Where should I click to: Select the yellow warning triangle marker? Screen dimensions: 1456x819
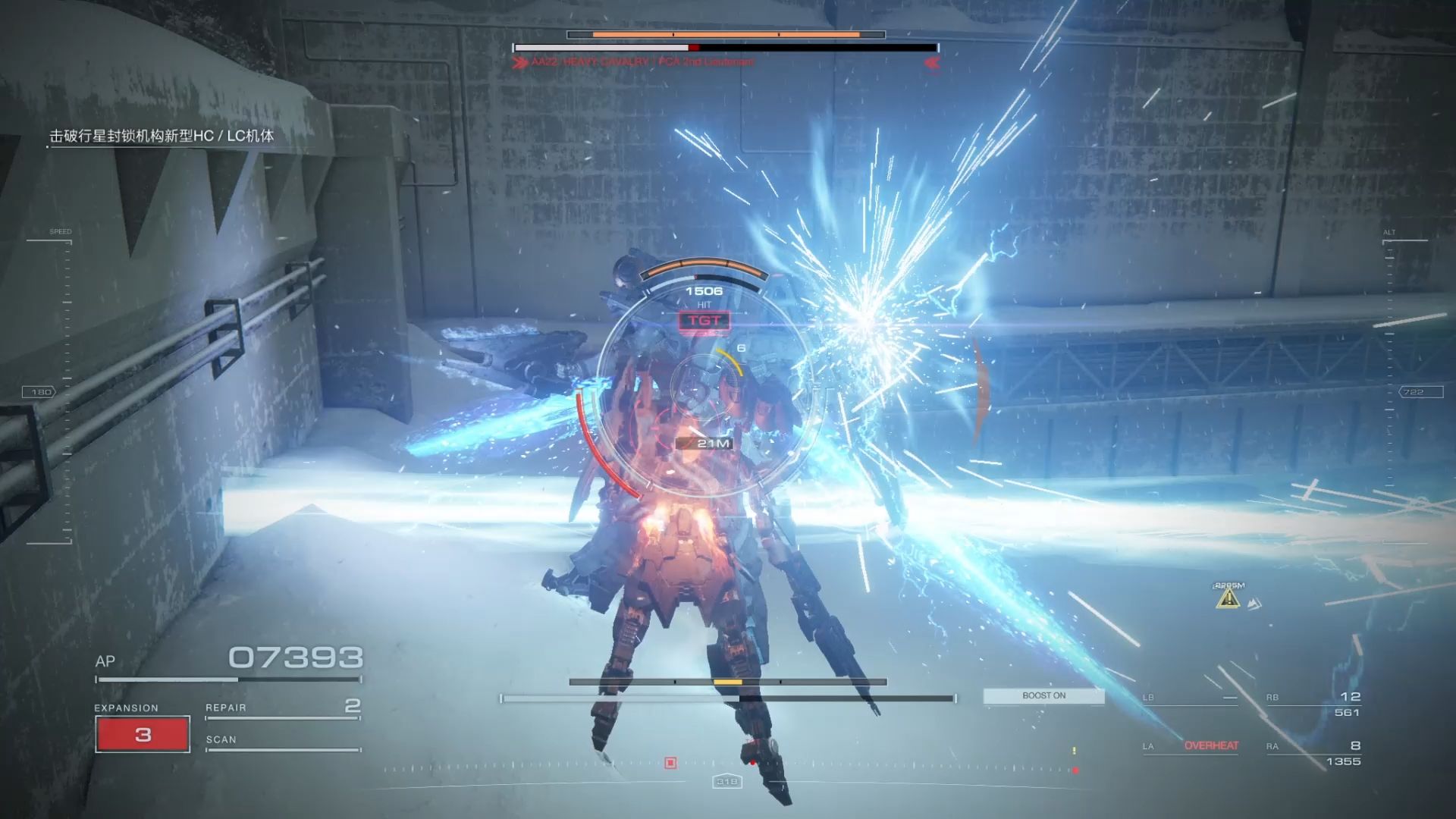(x=1228, y=598)
